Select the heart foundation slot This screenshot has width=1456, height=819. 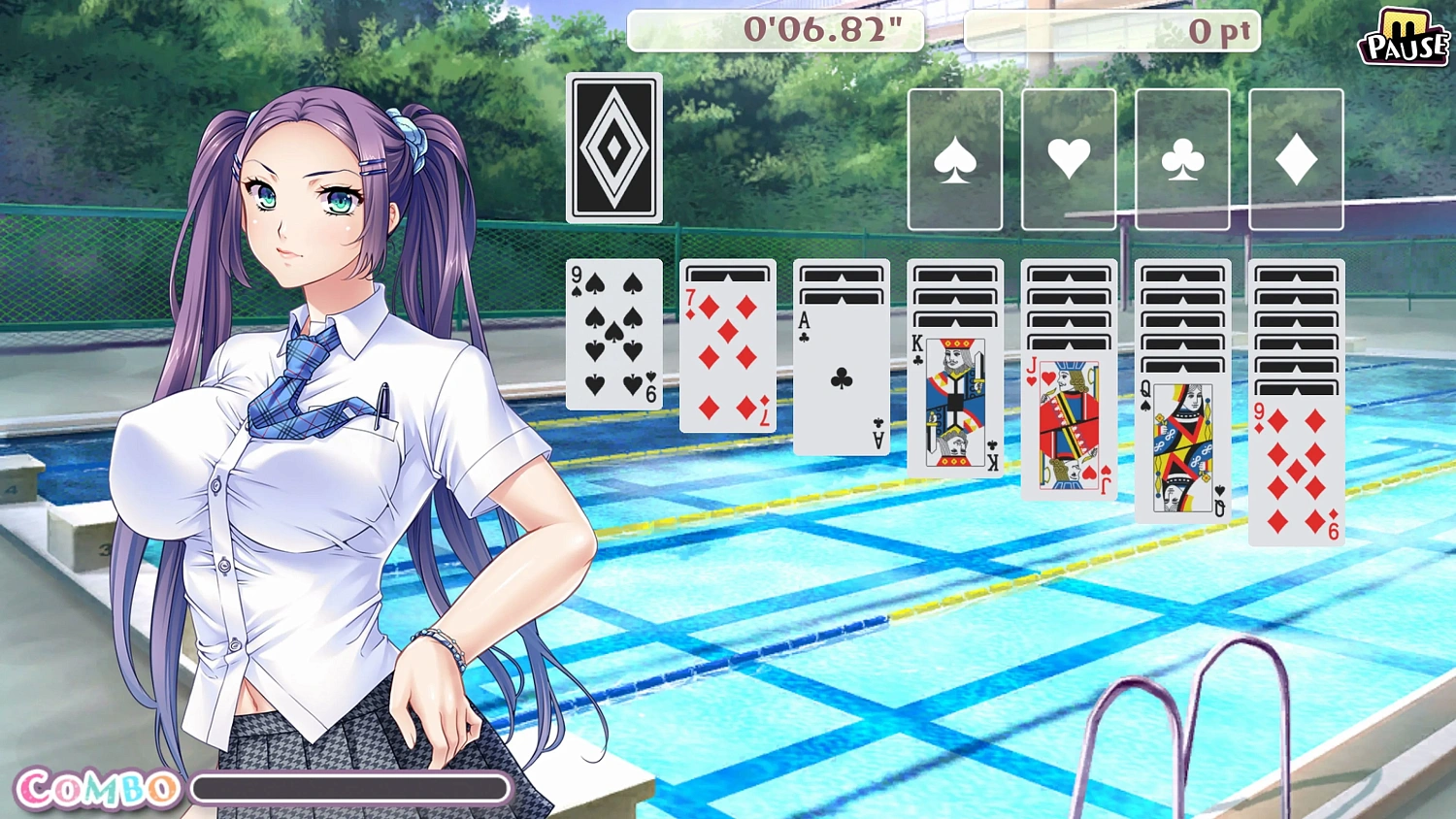[x=1068, y=158]
